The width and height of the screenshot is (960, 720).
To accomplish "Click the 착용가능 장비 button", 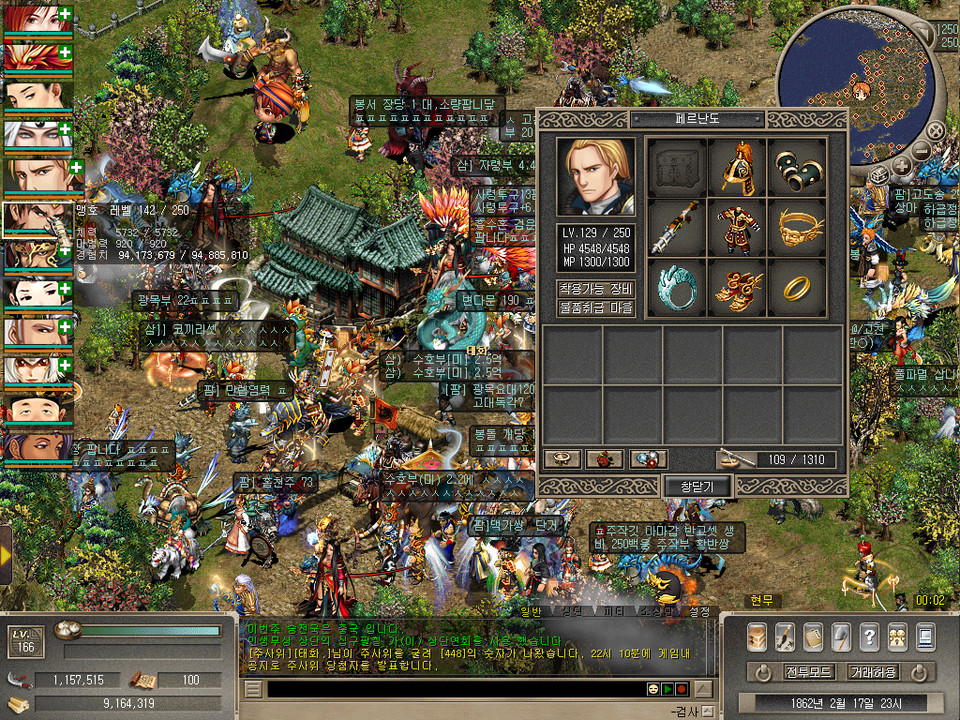I will pyautogui.click(x=595, y=289).
